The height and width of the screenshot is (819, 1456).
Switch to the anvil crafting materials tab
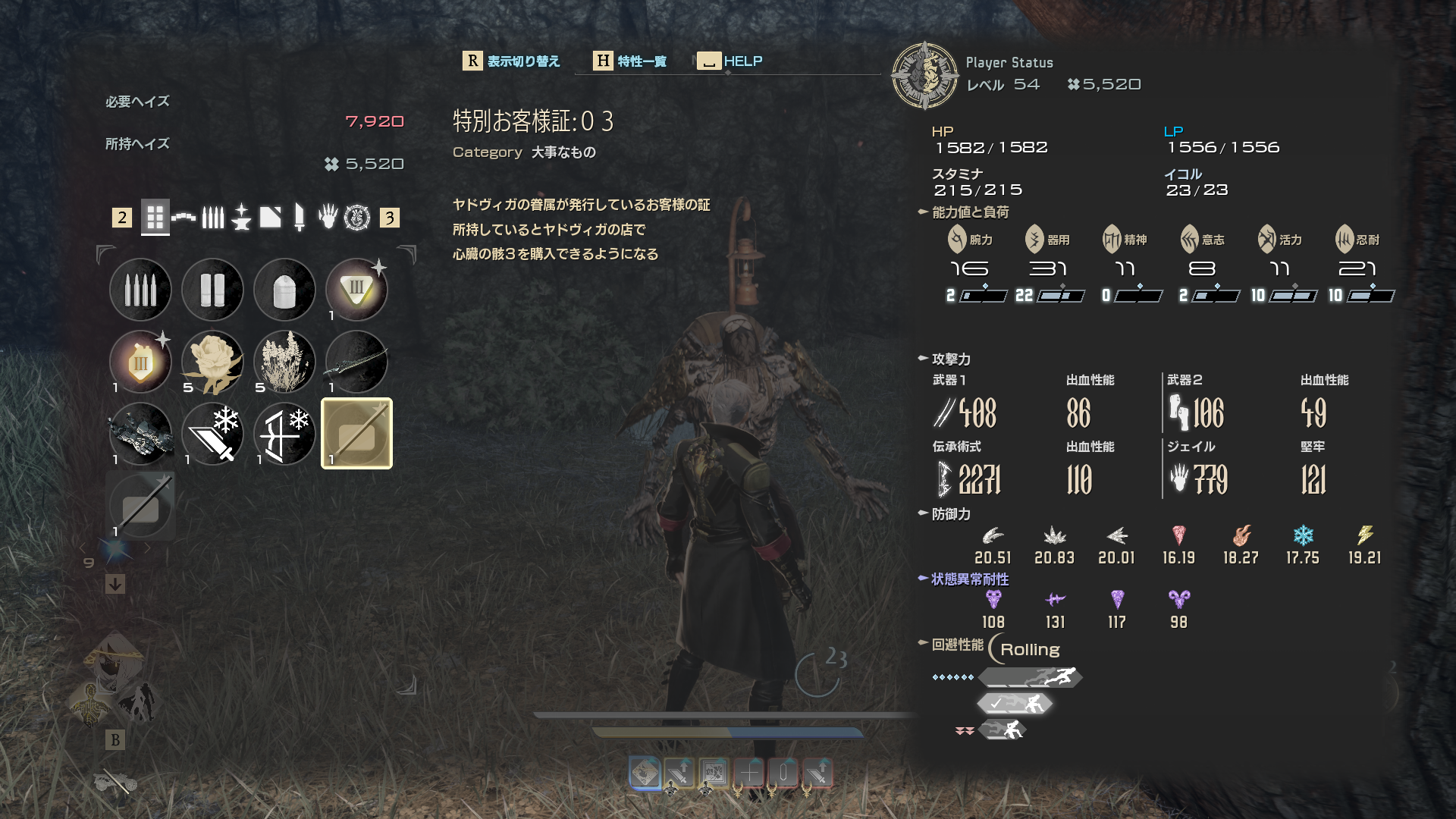coord(241,218)
